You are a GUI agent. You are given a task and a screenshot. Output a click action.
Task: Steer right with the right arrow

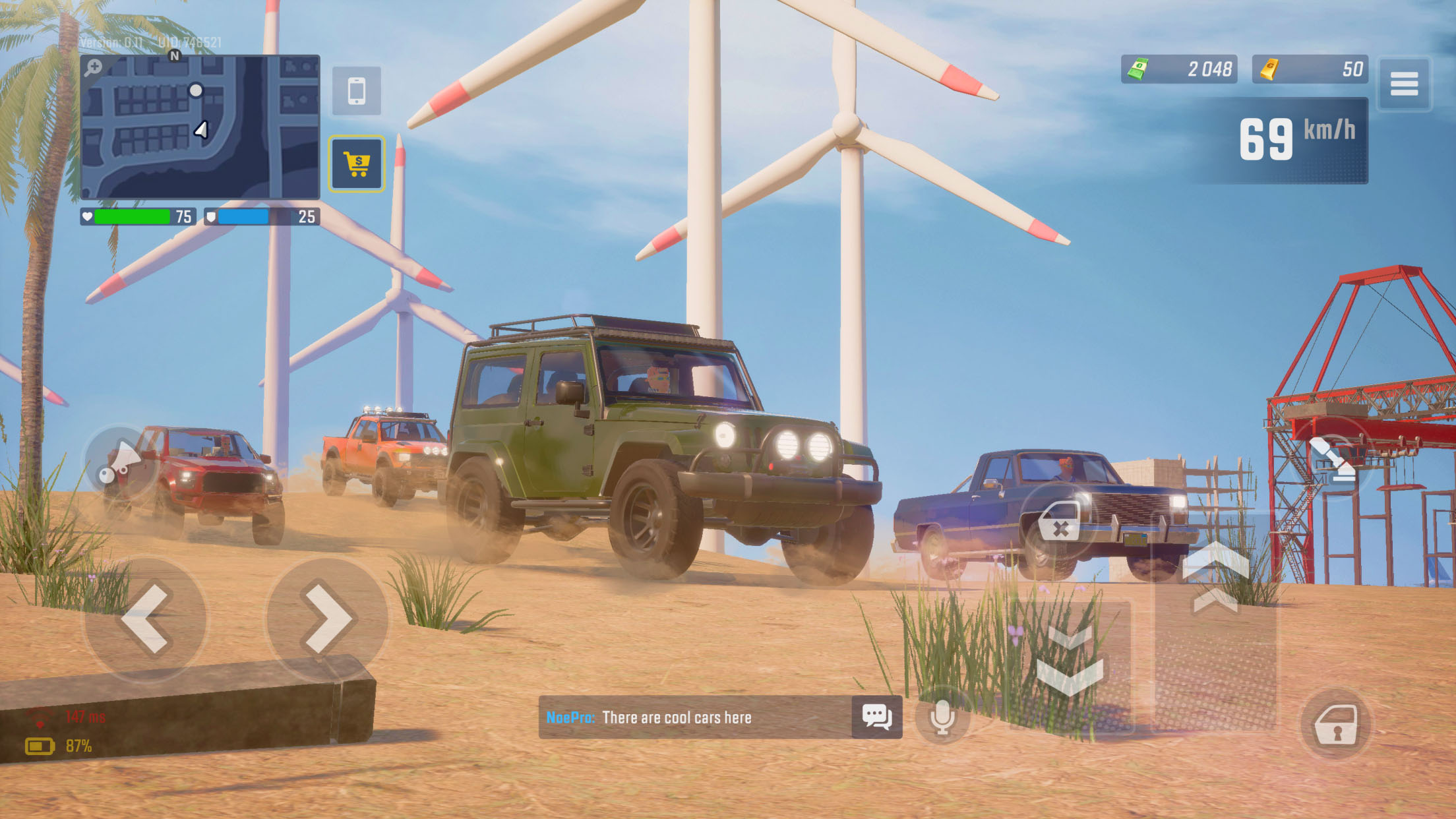(326, 619)
